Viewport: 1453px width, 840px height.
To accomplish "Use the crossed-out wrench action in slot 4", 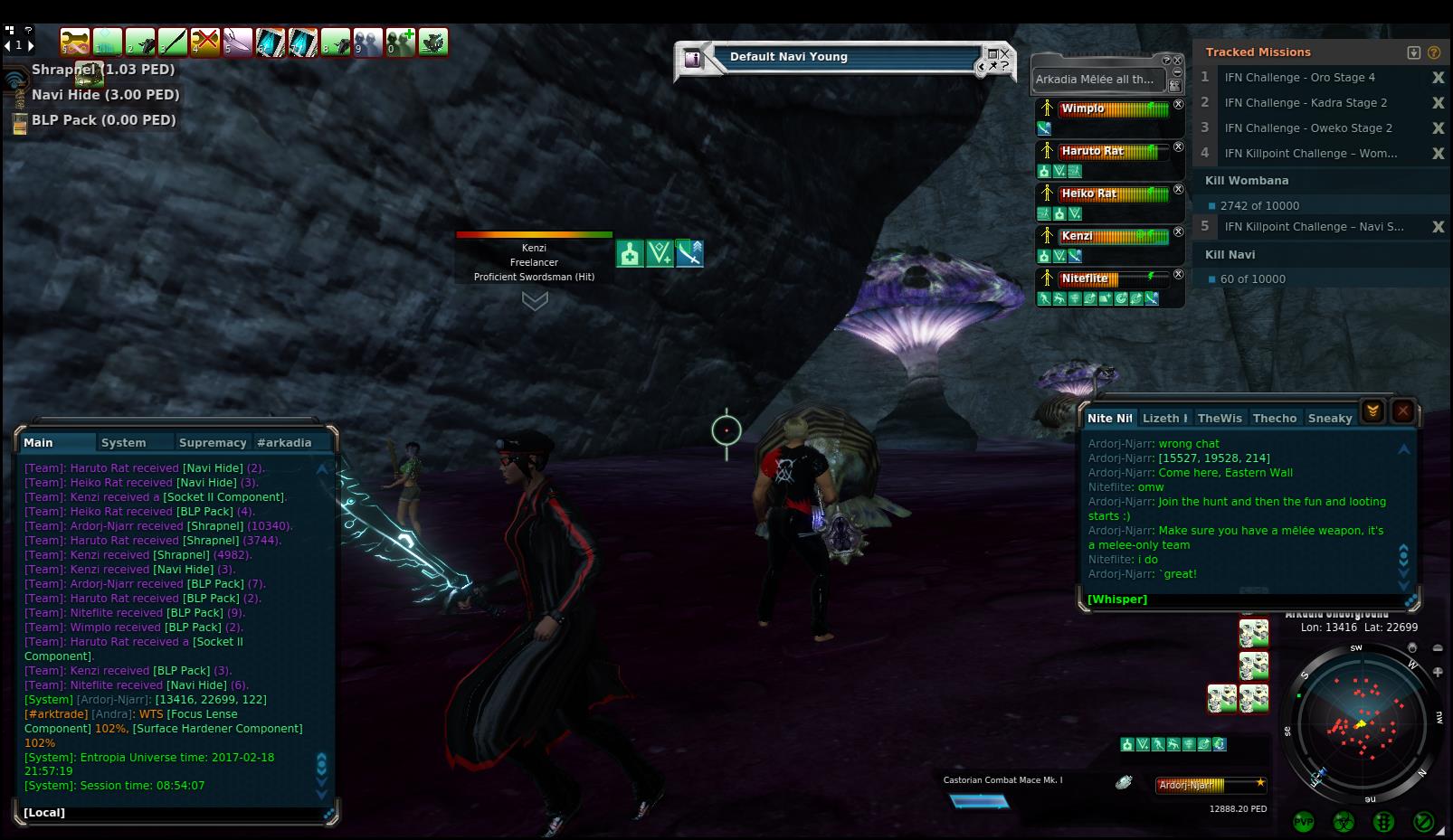I will tap(205, 42).
